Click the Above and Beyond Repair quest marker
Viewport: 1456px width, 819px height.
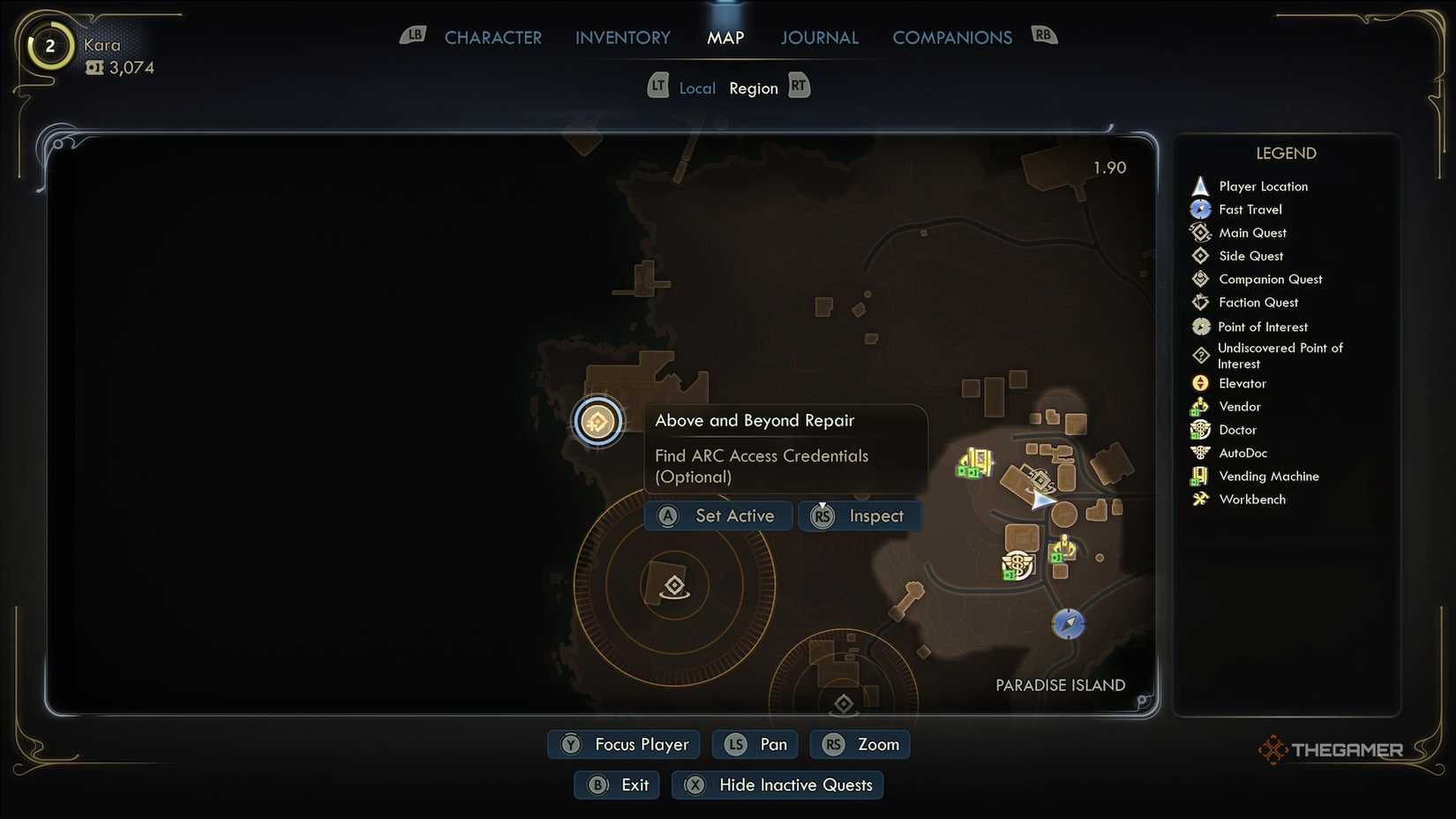(x=598, y=422)
